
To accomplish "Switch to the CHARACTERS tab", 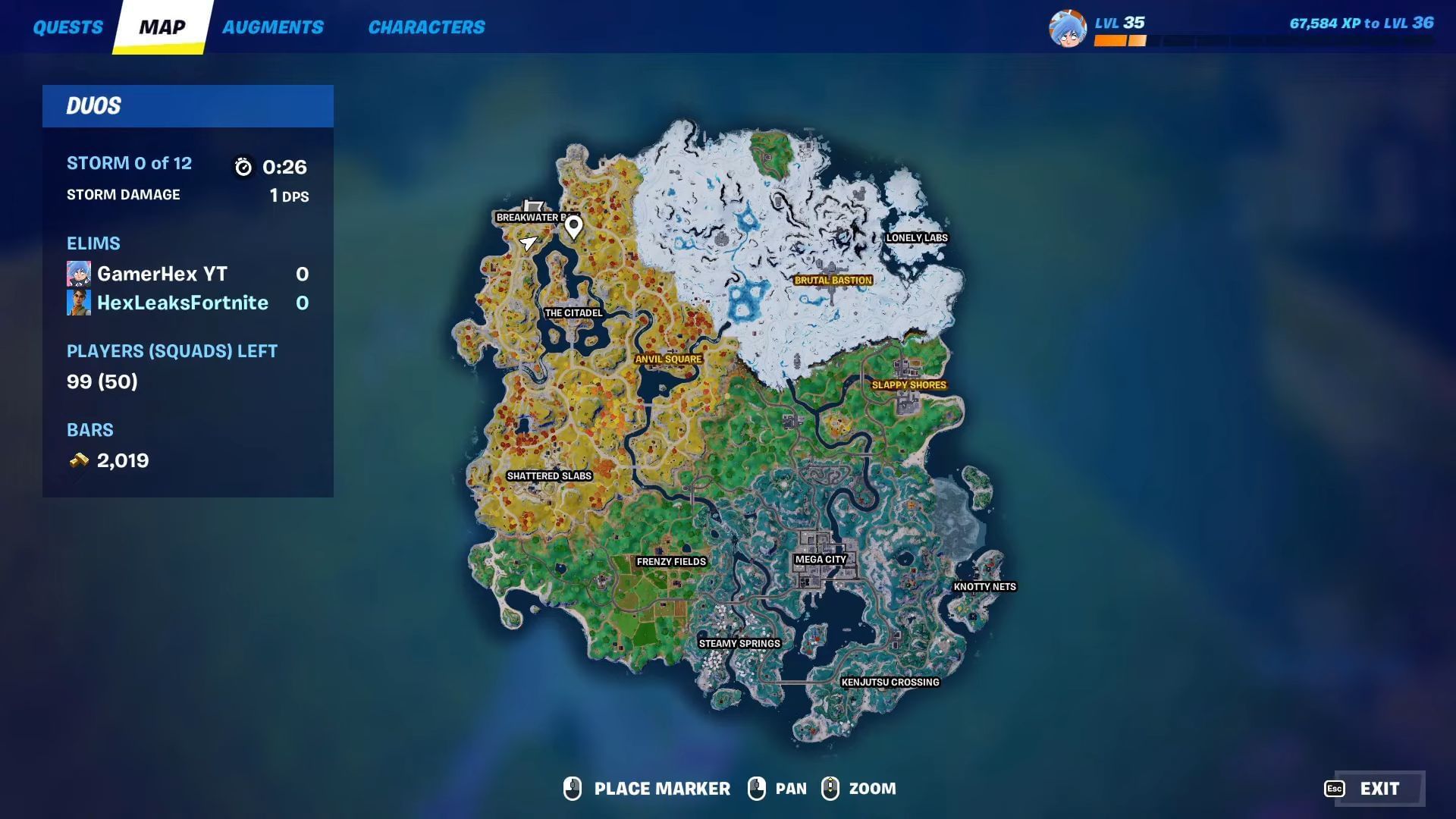I will 427,27.
